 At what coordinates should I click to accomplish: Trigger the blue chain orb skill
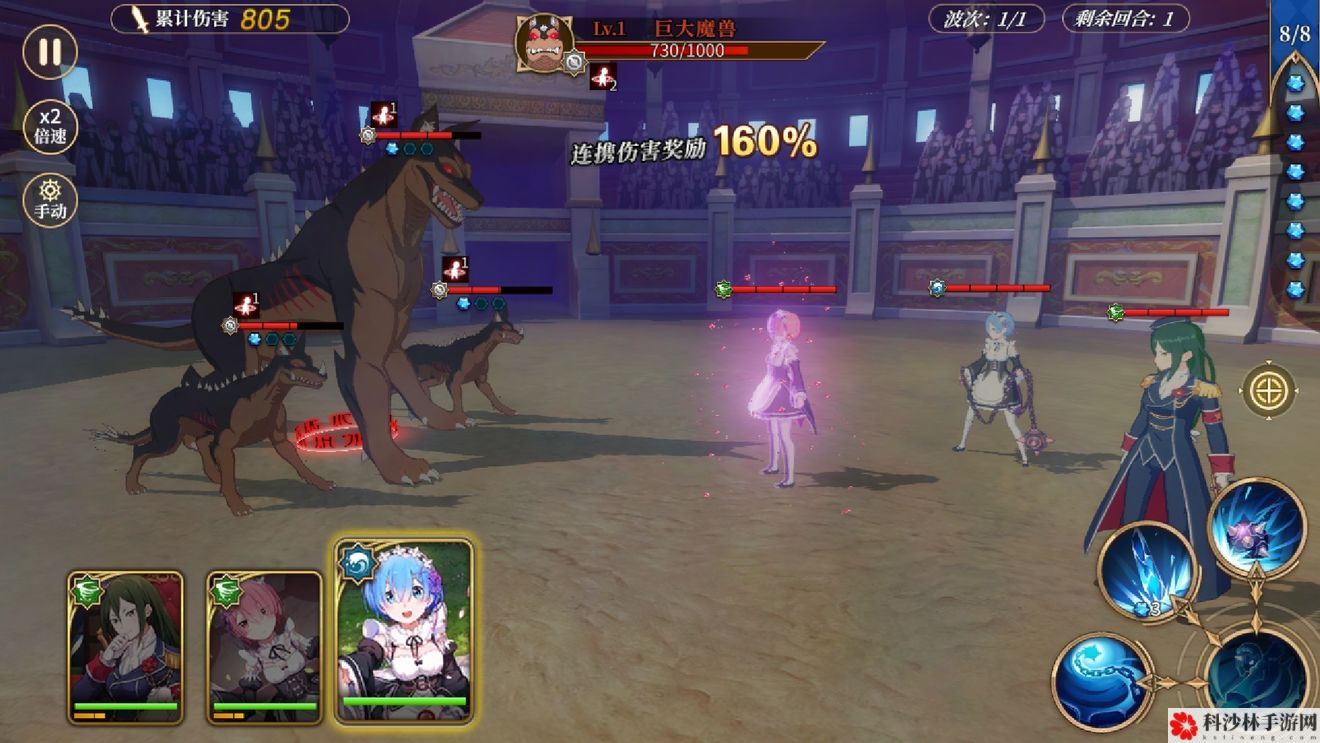1102,681
